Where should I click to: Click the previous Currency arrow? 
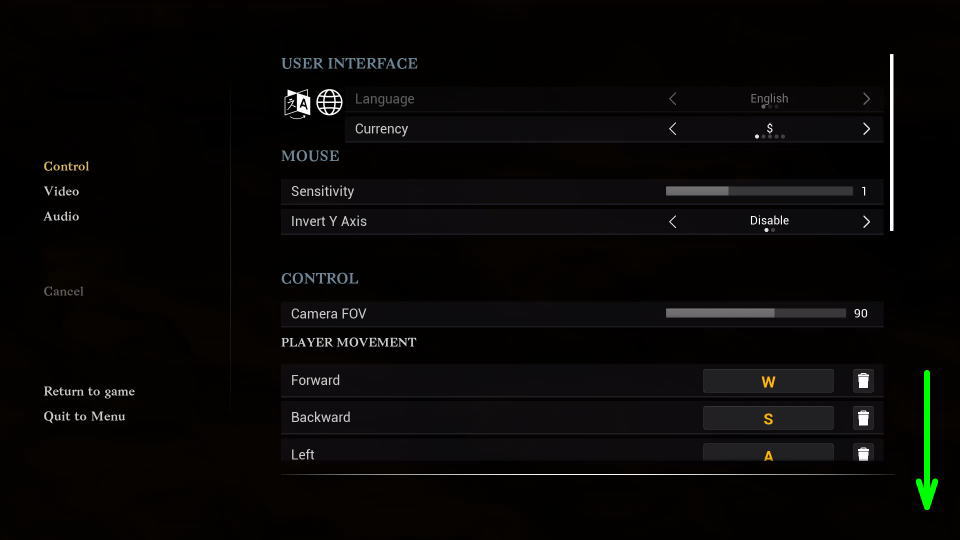[x=672, y=129]
